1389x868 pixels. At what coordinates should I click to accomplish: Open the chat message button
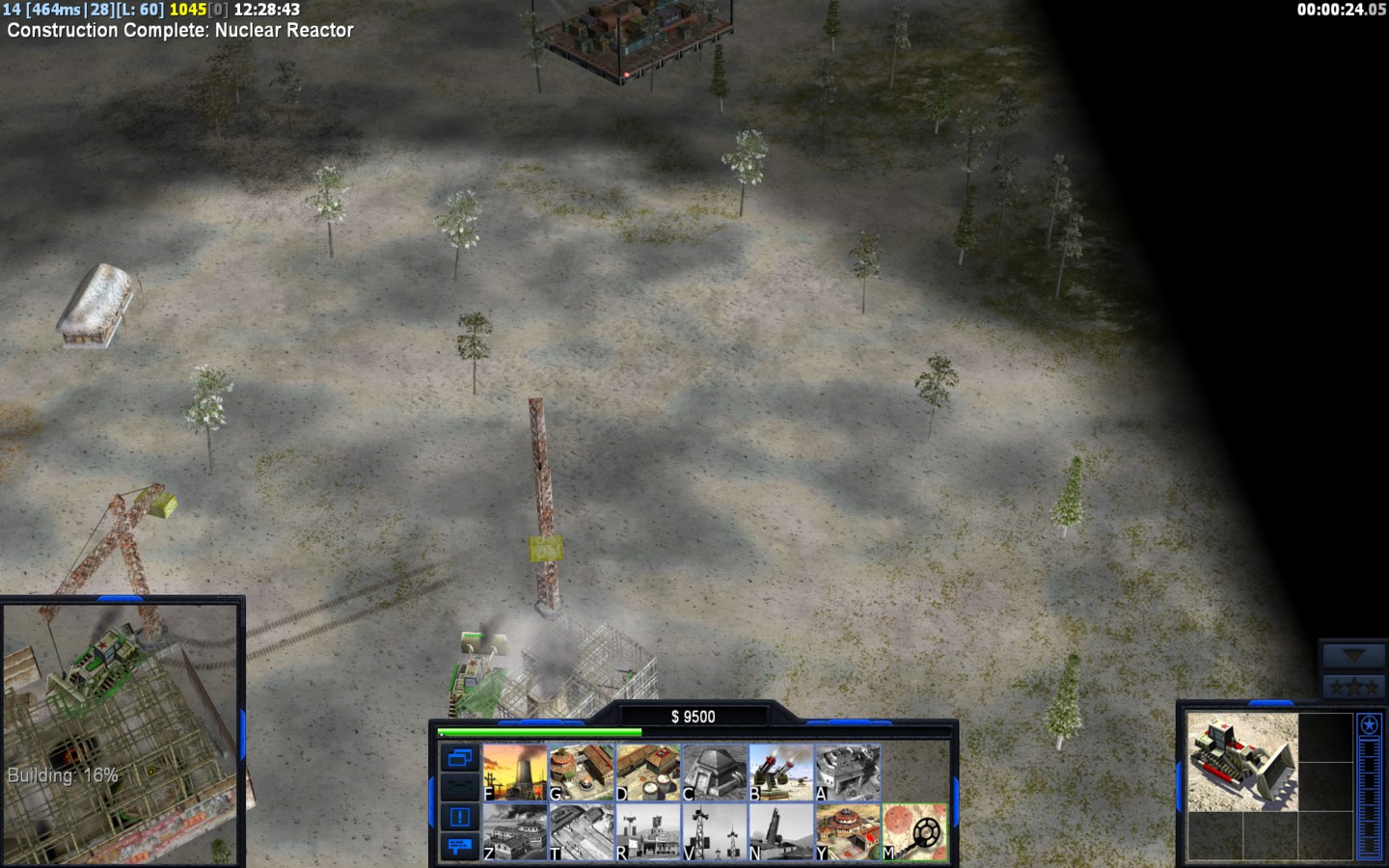(459, 846)
